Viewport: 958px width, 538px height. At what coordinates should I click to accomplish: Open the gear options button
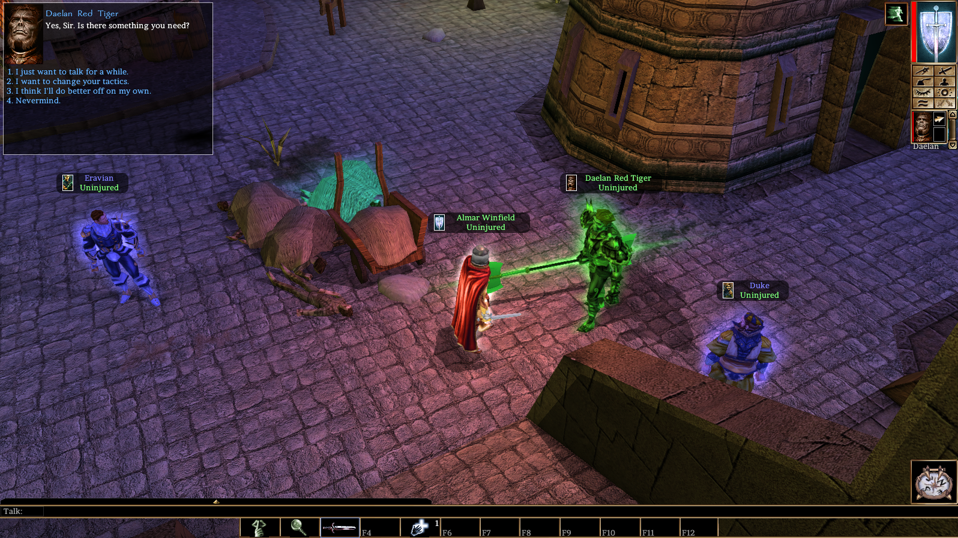click(x=945, y=93)
